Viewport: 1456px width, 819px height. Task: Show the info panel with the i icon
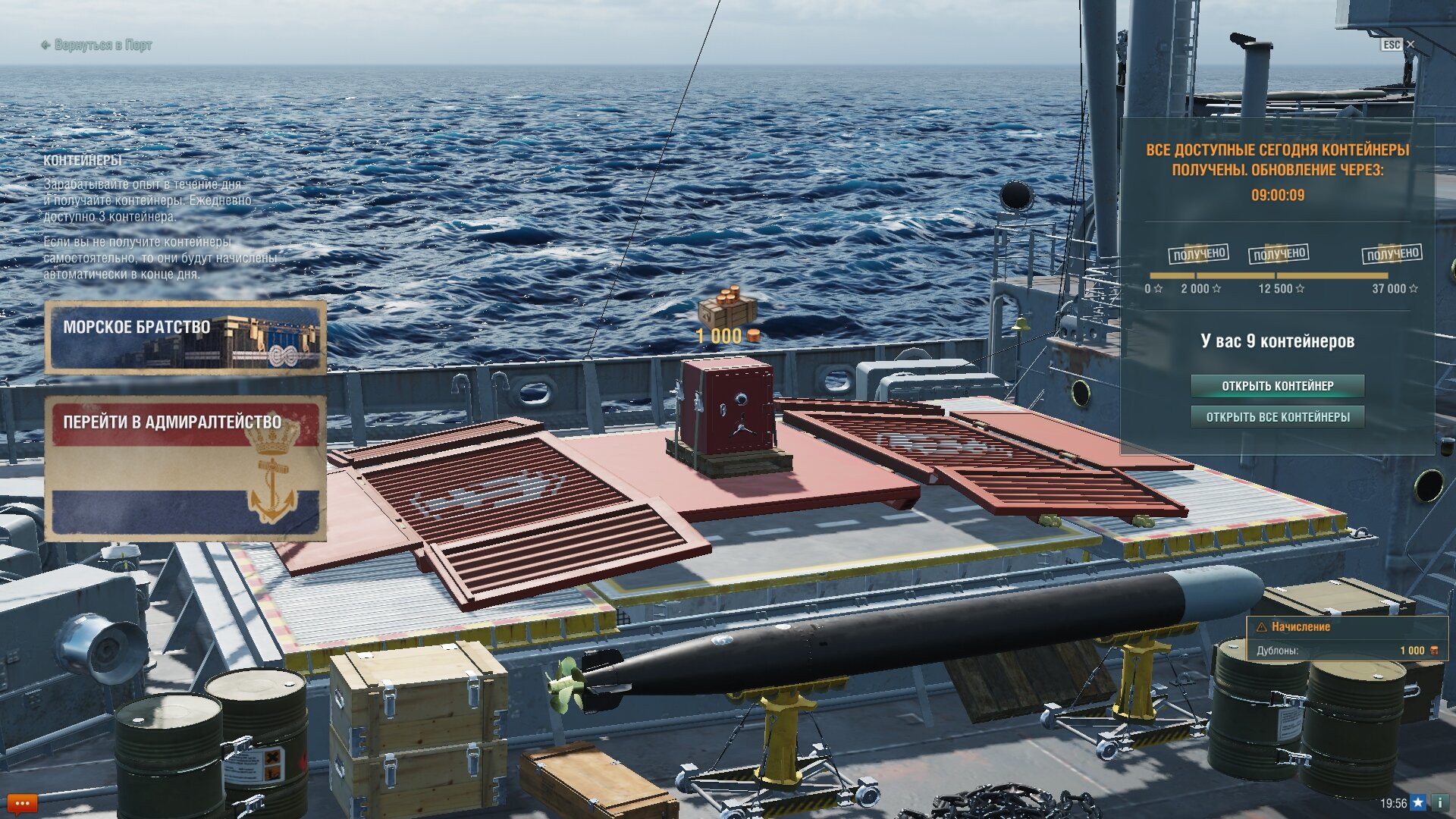pyautogui.click(x=1440, y=803)
